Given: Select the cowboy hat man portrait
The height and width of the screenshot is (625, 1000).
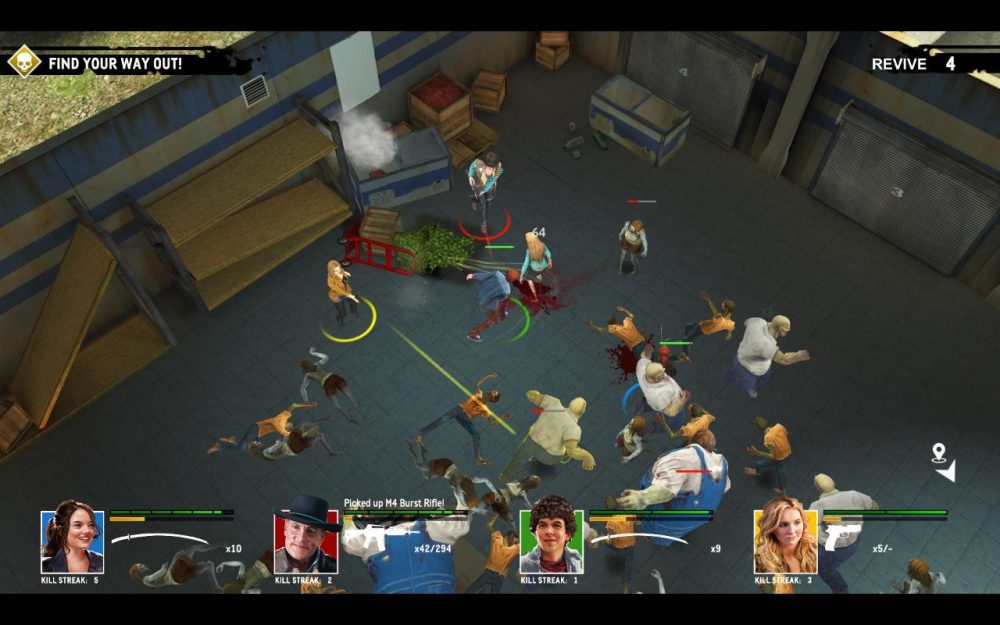Looking at the screenshot, I should pyautogui.click(x=305, y=541).
